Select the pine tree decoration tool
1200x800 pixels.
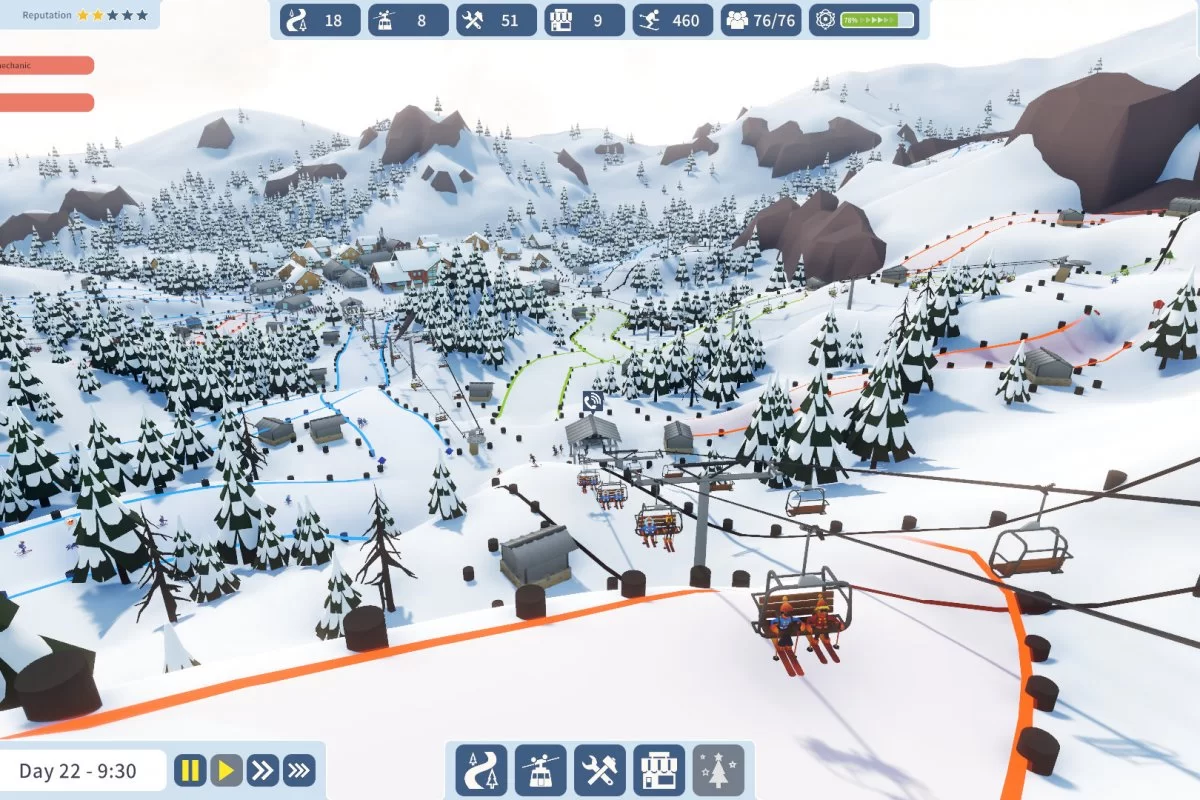point(718,770)
